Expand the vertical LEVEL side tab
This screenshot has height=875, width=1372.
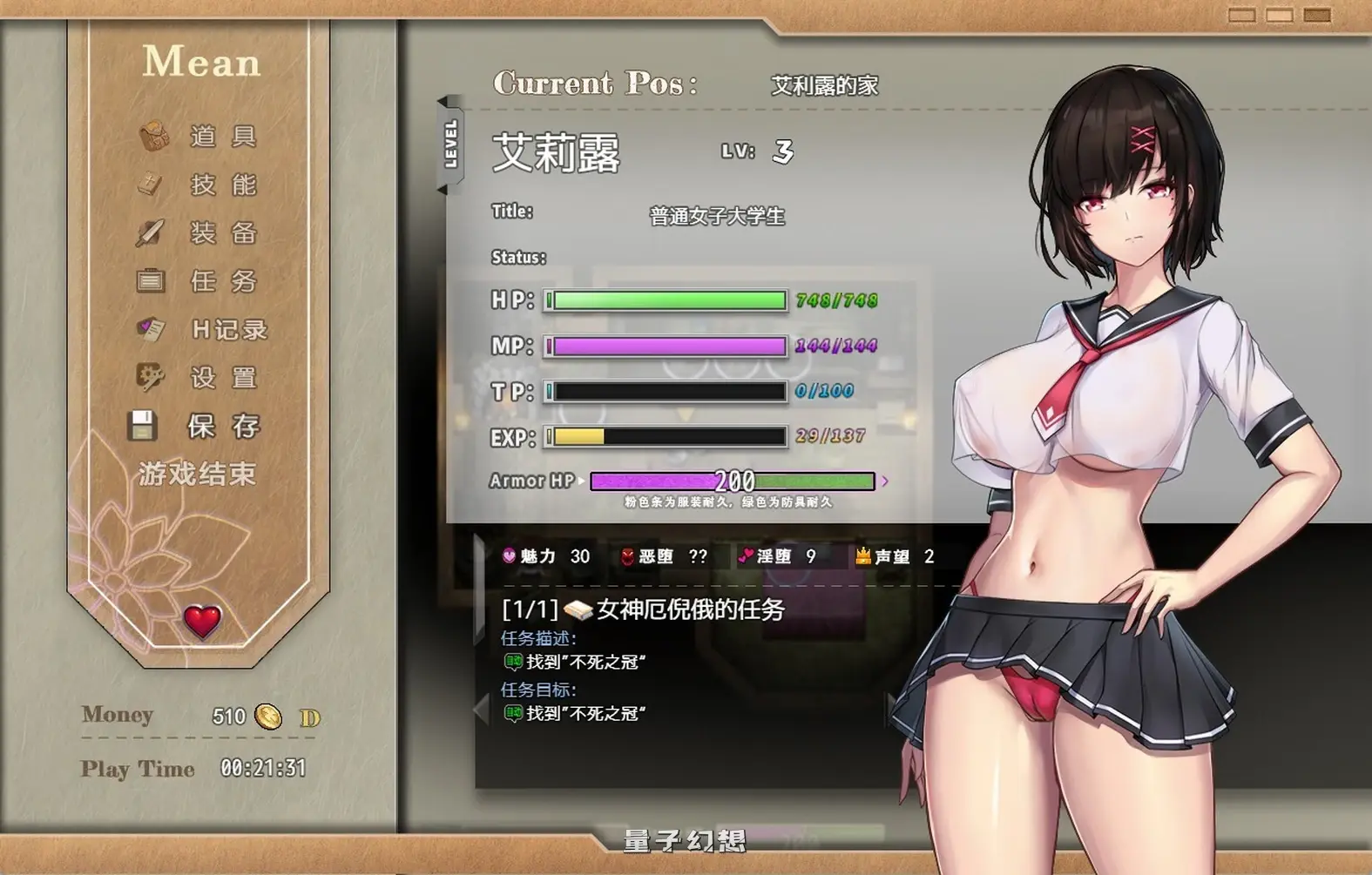[x=449, y=144]
